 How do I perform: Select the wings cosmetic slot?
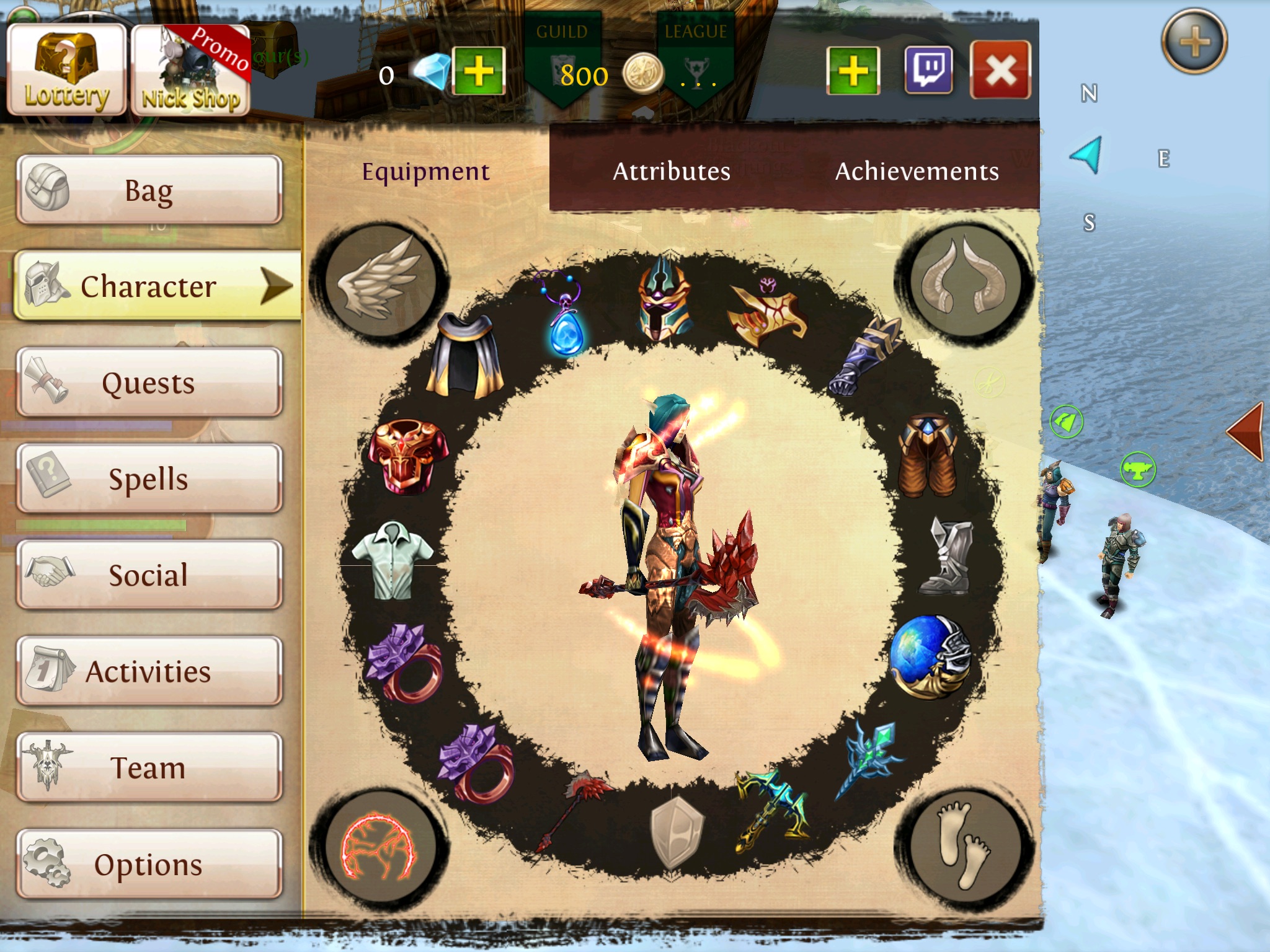point(380,278)
